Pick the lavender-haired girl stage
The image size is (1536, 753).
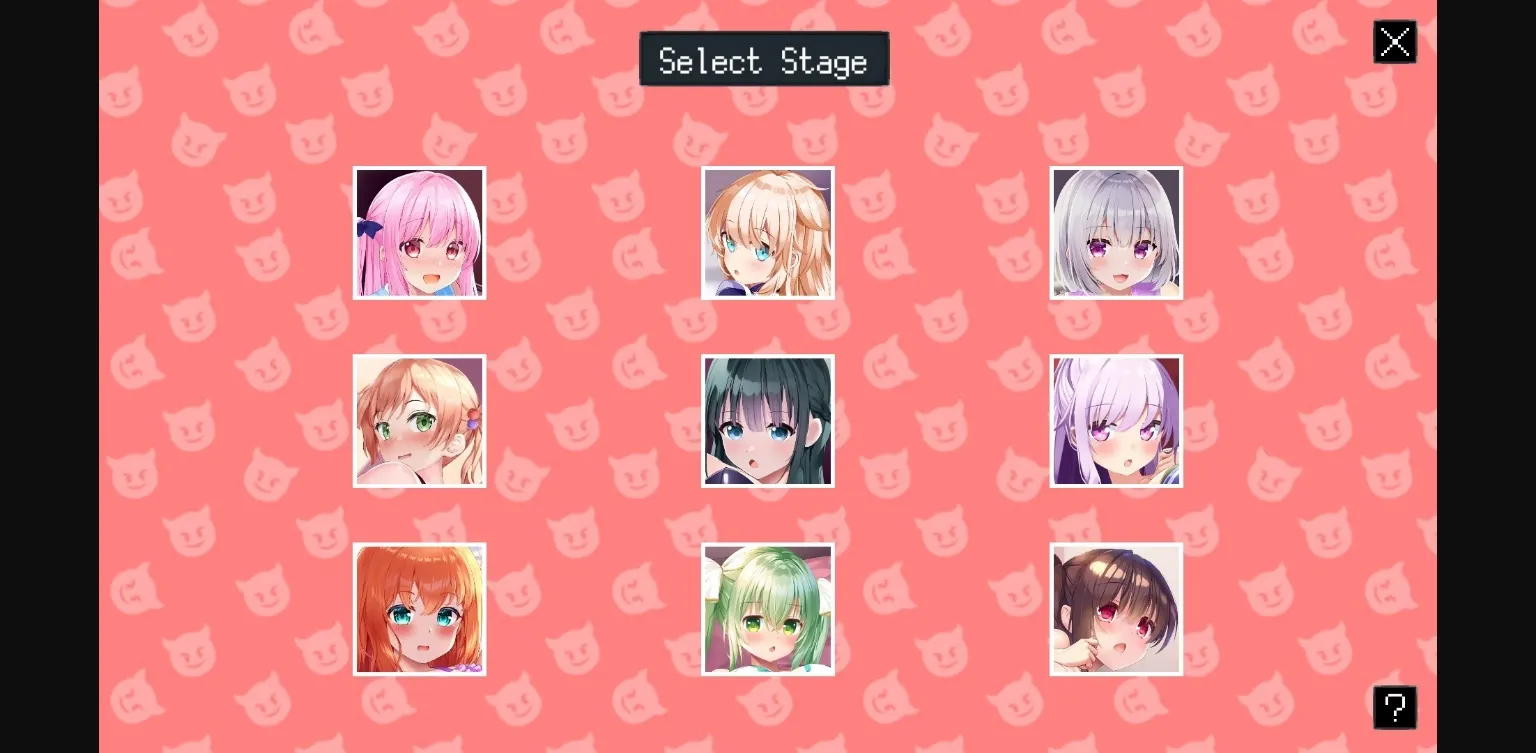click(x=1116, y=421)
